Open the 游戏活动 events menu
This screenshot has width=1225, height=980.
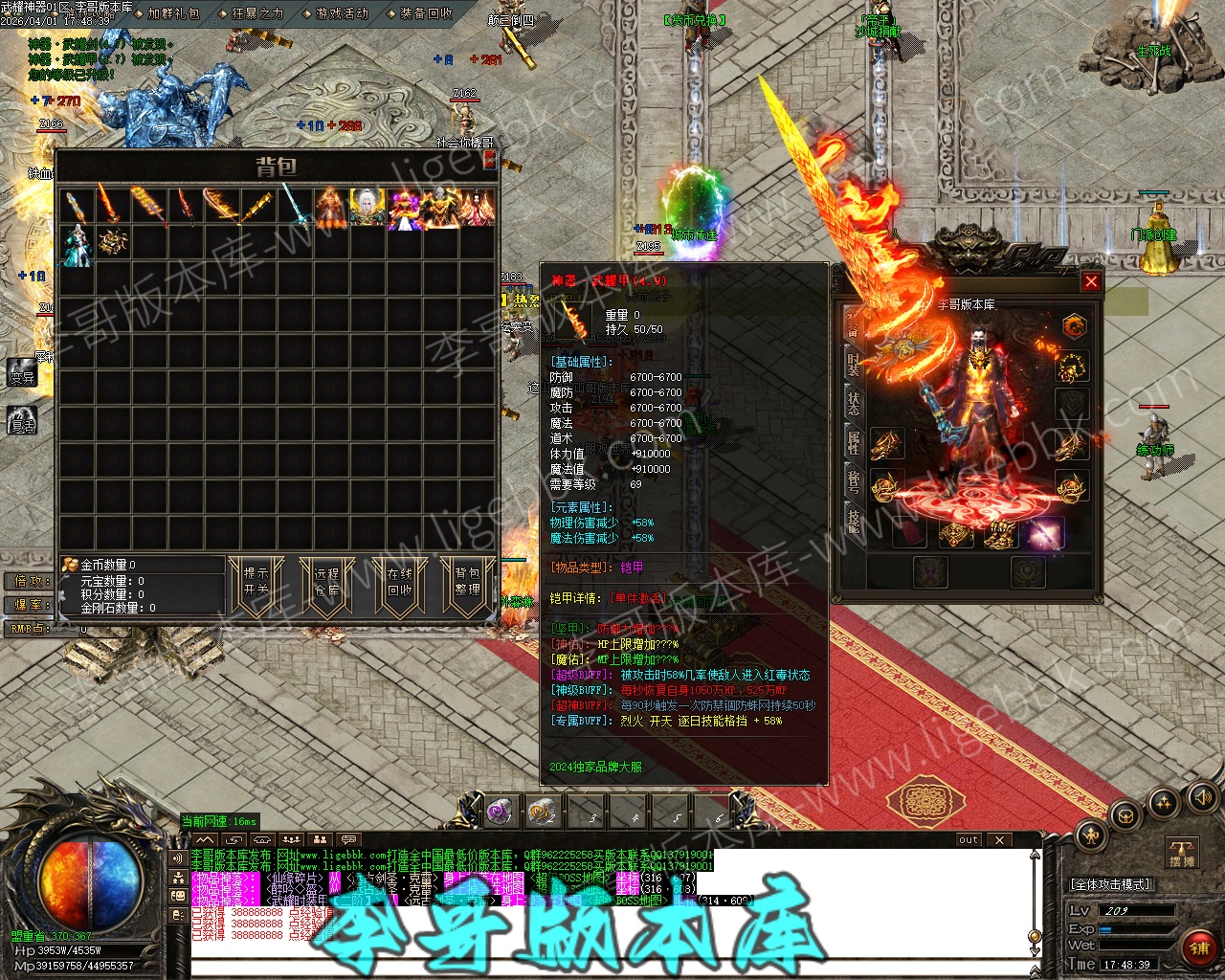[x=342, y=13]
